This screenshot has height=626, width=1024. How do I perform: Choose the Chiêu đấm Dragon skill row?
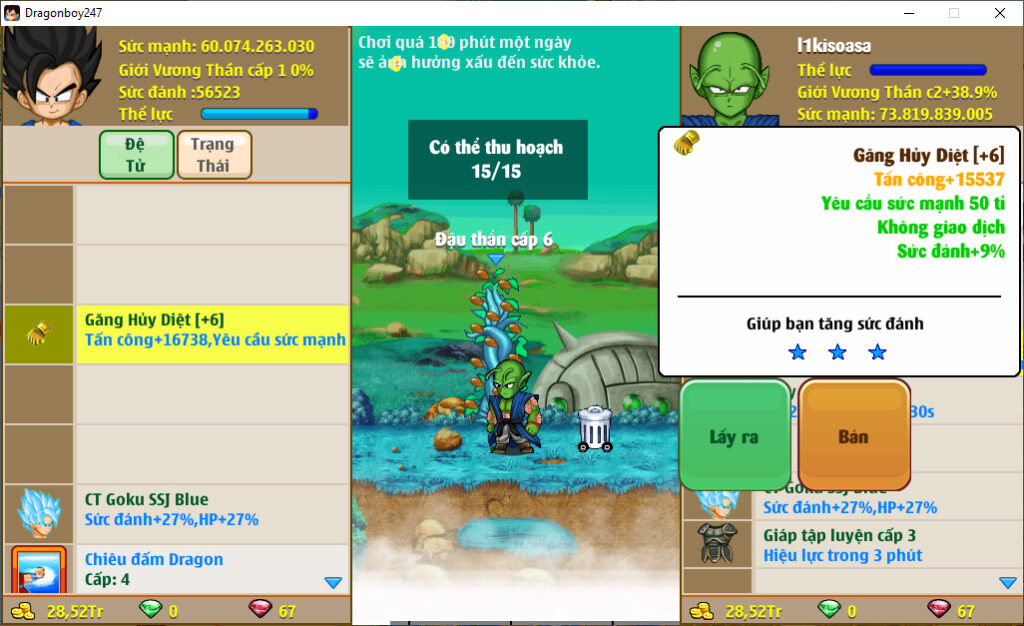213,569
